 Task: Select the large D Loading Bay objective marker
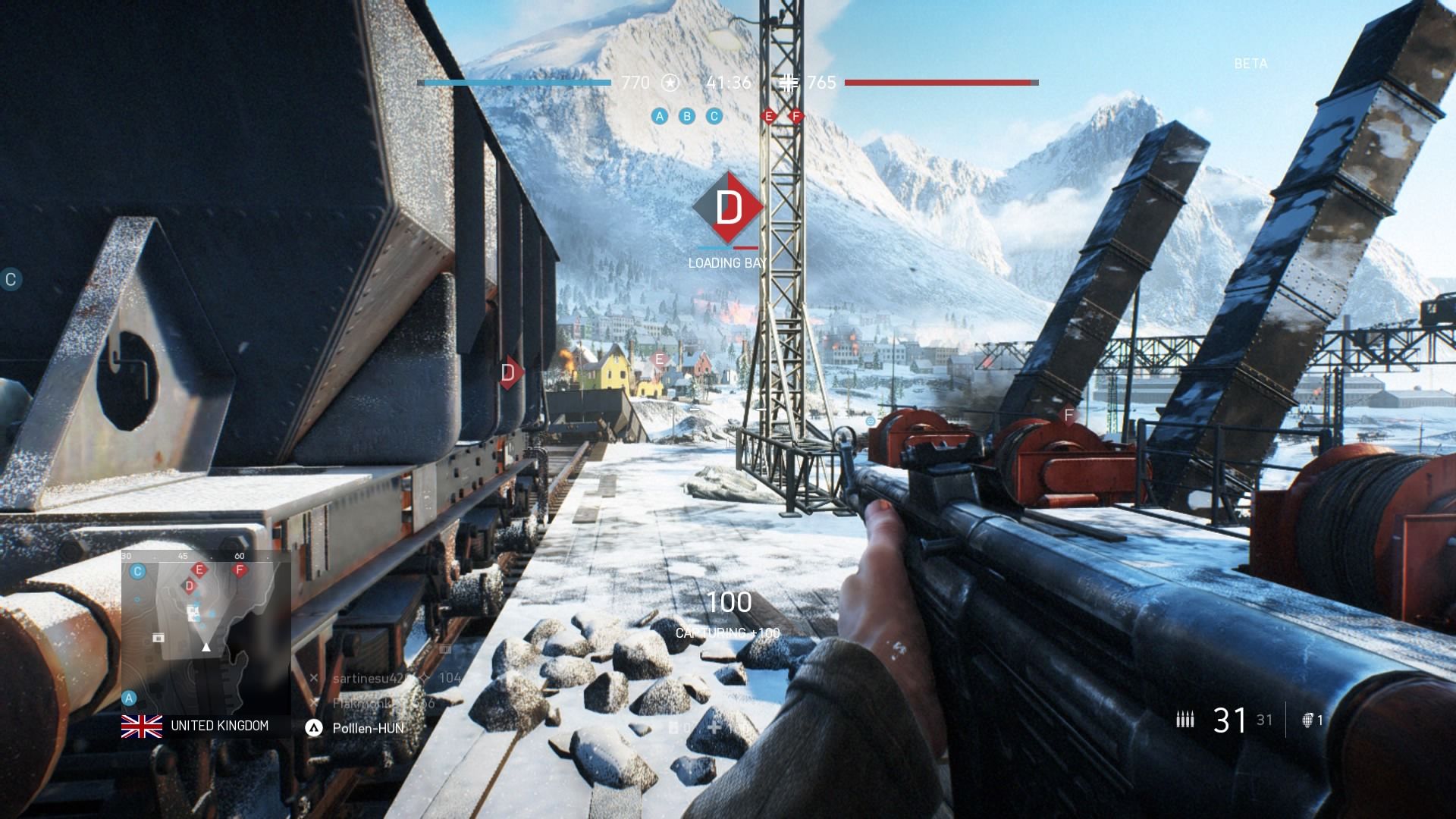pyautogui.click(x=729, y=208)
